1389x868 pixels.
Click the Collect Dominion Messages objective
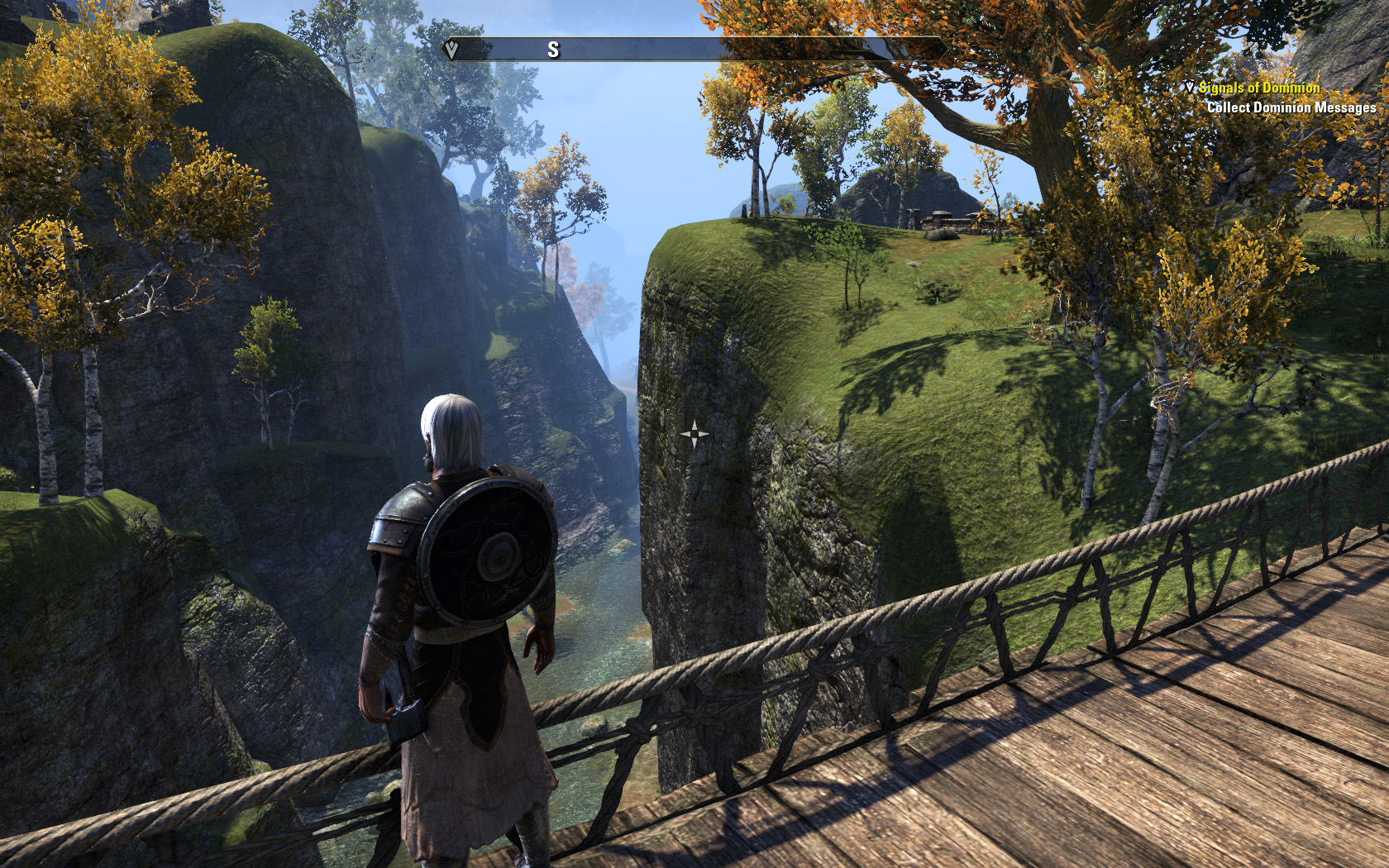tap(1291, 107)
